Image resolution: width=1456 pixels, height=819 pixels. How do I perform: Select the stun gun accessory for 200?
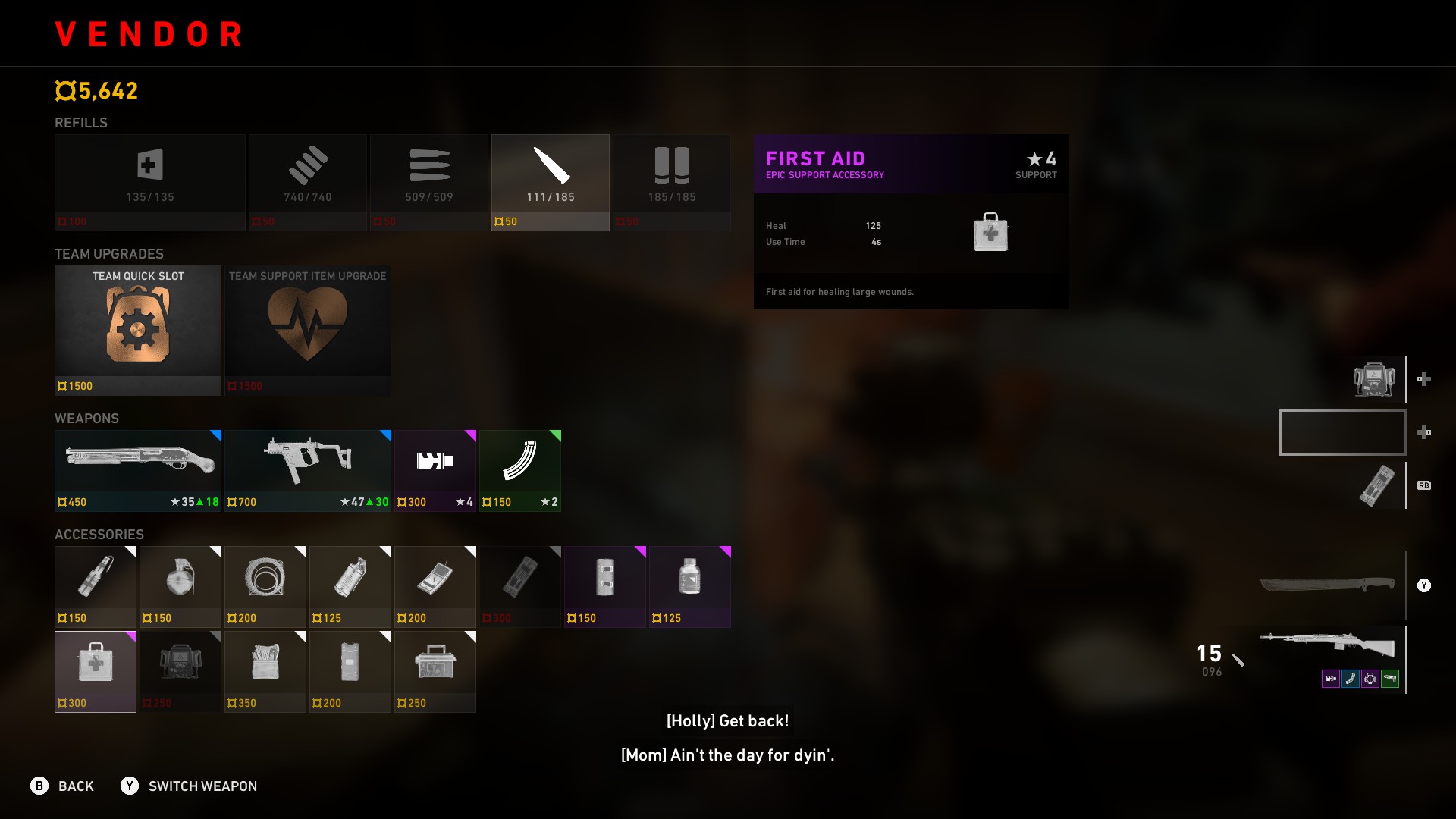(x=350, y=671)
